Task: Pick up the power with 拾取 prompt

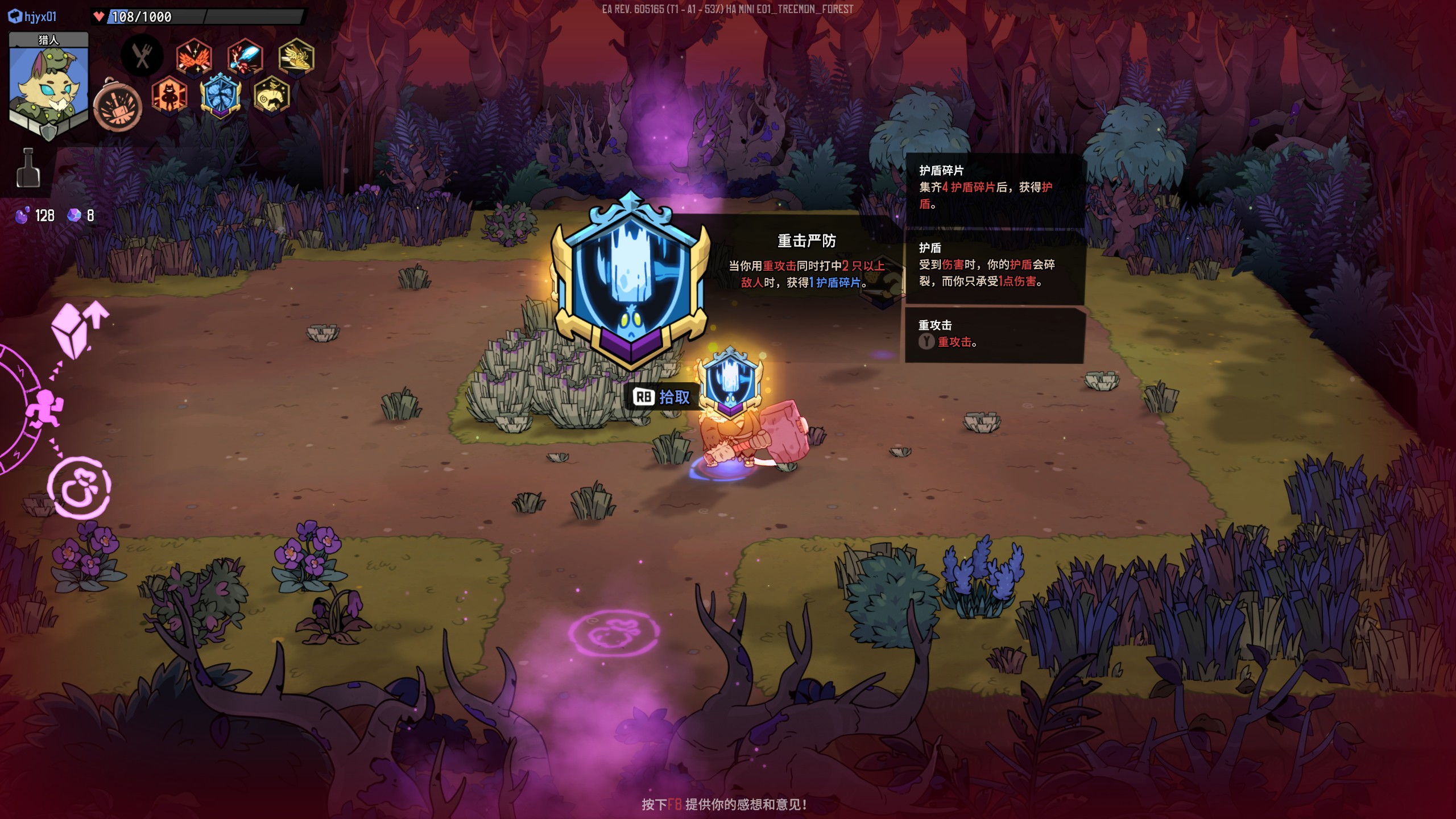Action: 662,397
